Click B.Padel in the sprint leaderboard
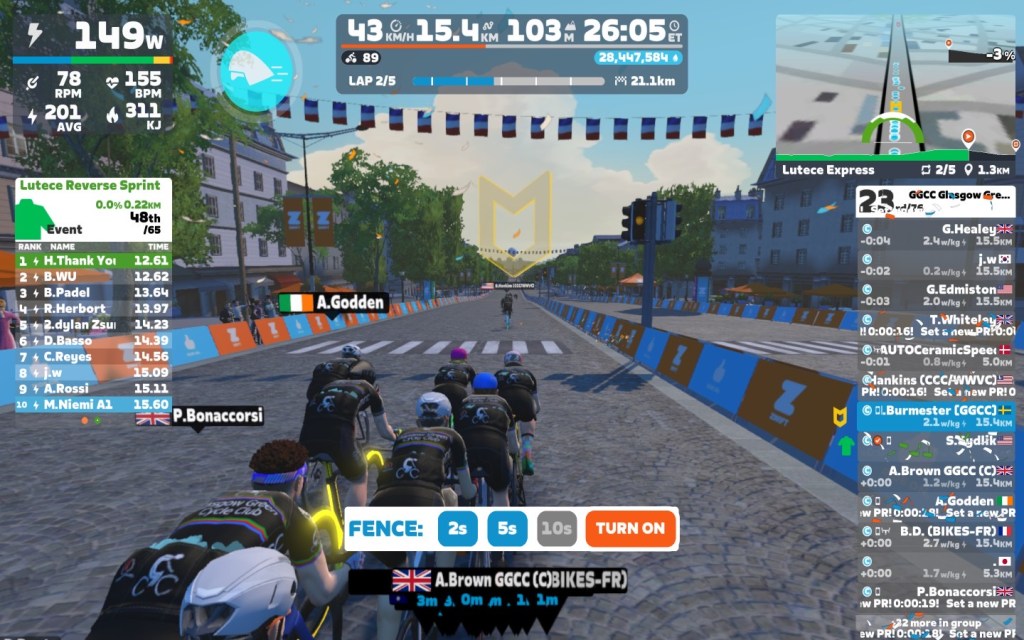Screen dimensions: 1024x640 93,292
